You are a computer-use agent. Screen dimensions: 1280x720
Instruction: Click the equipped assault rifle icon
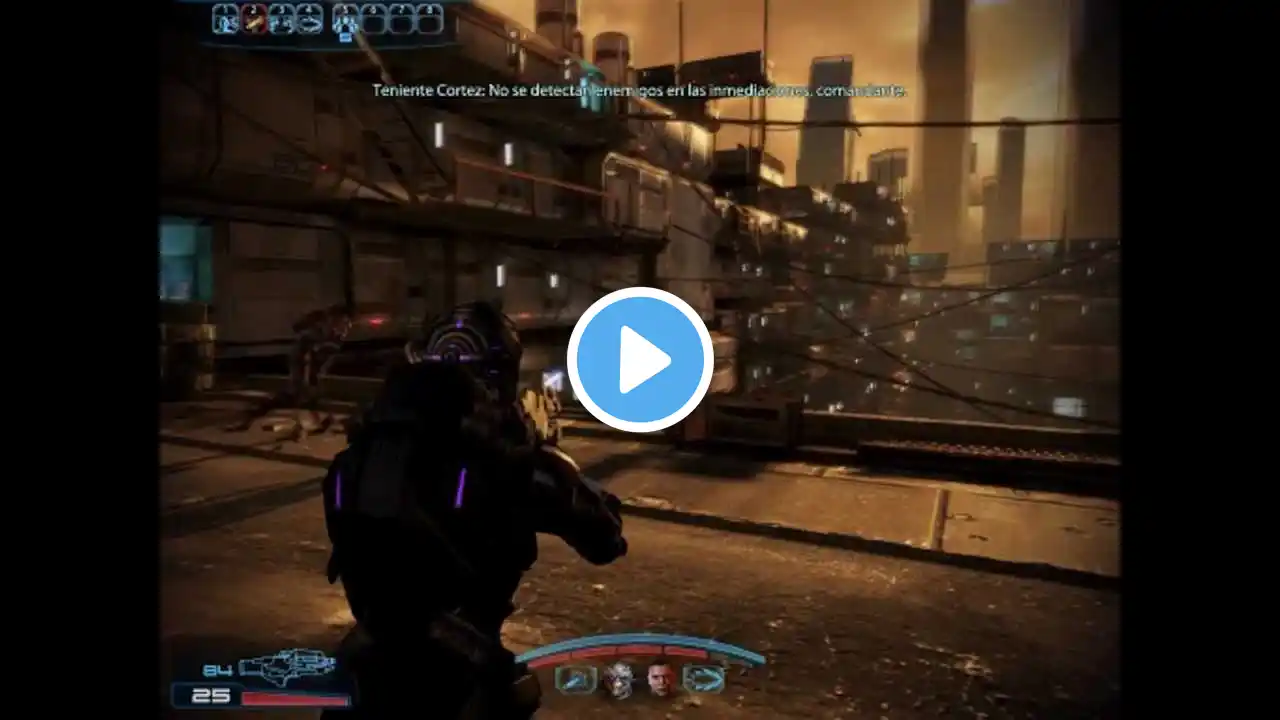click(285, 664)
